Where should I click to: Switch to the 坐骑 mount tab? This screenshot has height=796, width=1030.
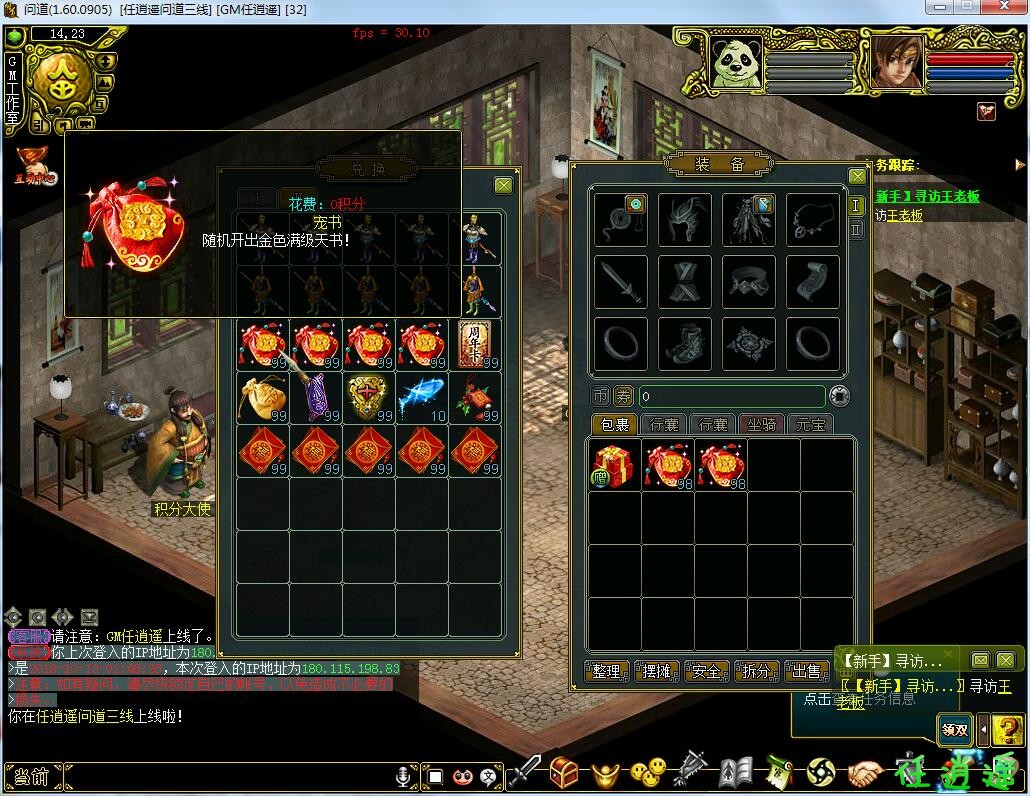pos(762,425)
